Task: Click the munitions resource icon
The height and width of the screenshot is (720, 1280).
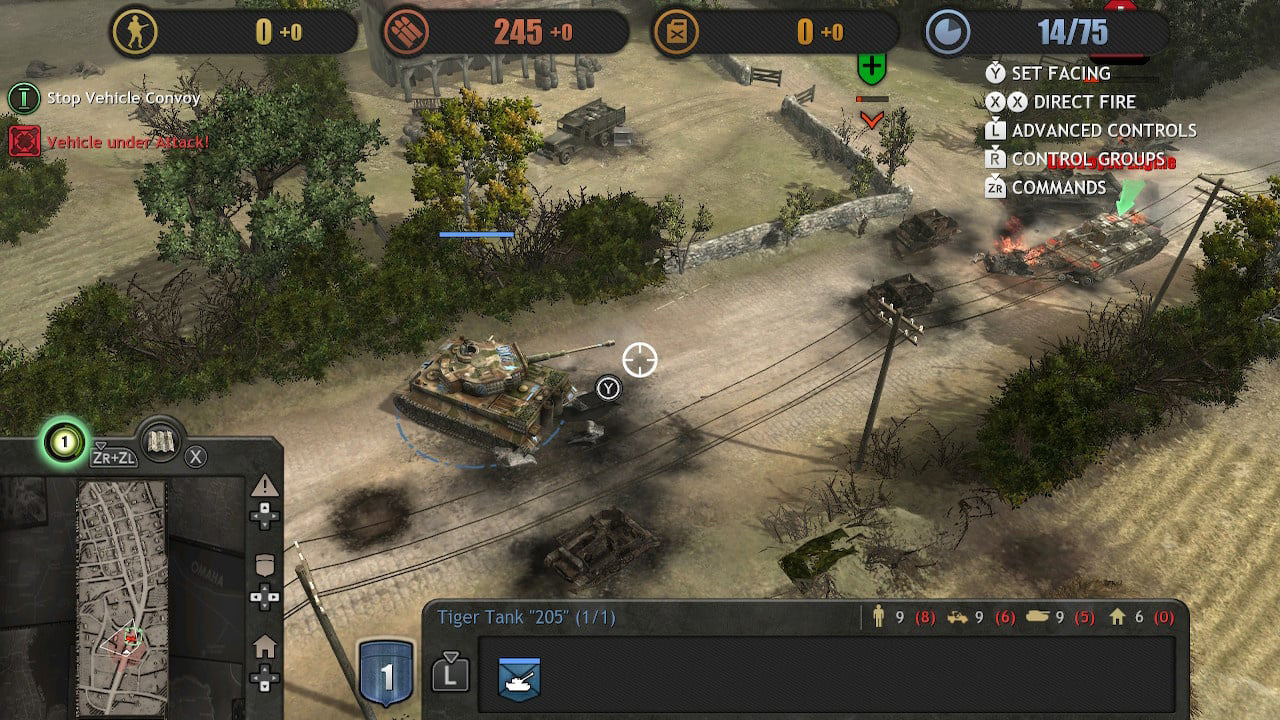Action: coord(406,32)
